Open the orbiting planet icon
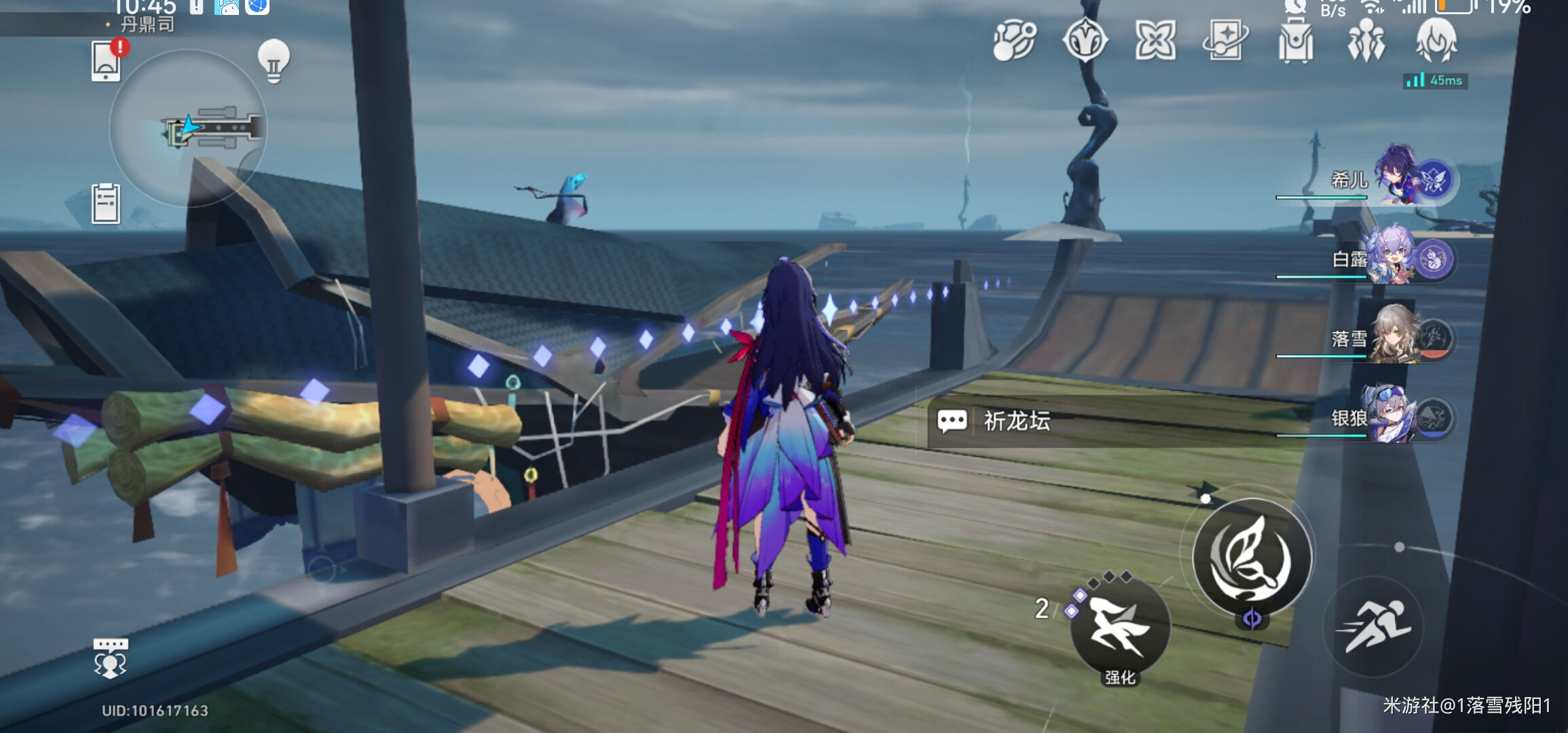 tap(1015, 41)
